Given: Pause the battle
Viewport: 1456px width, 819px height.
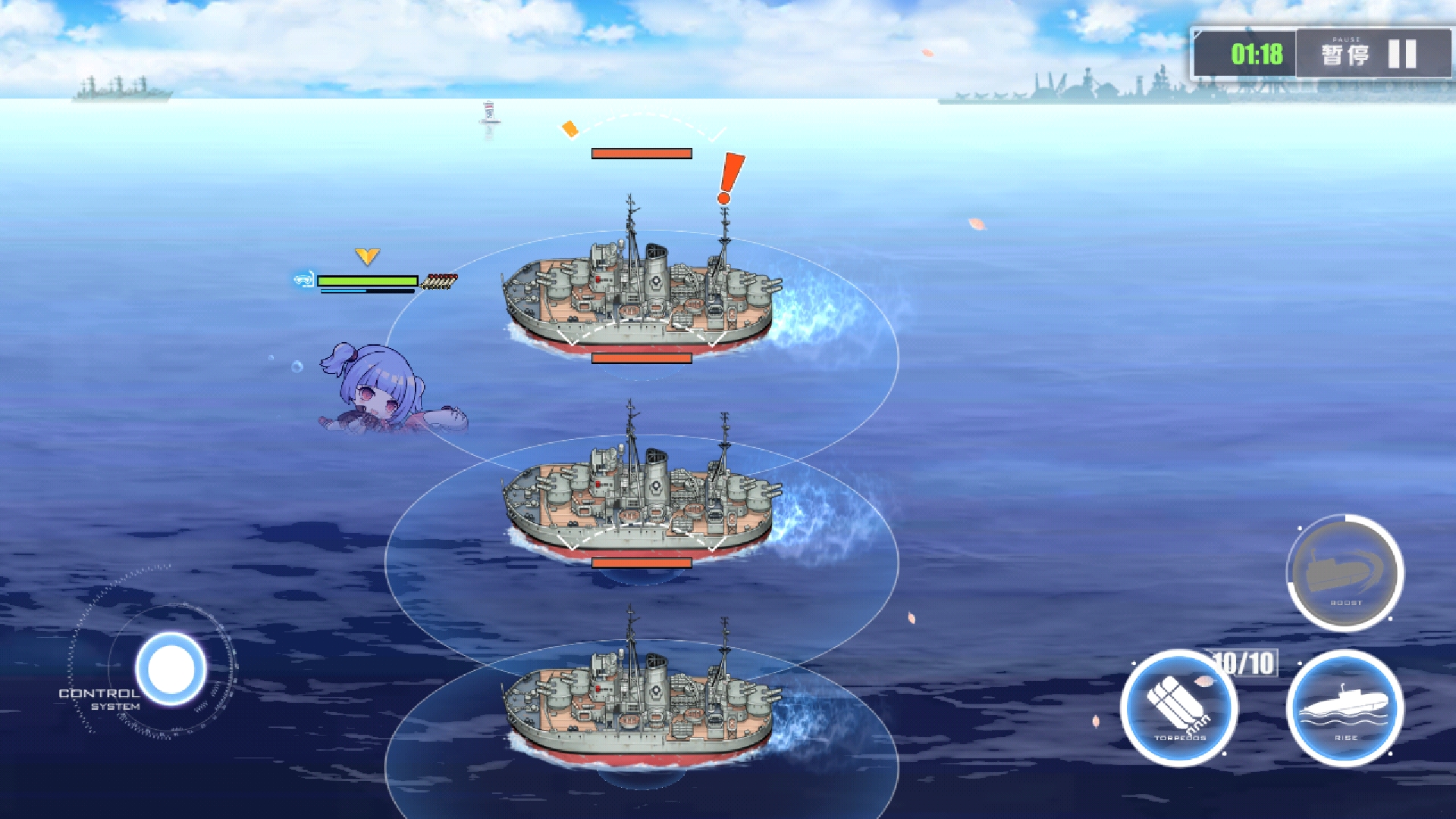Looking at the screenshot, I should 1371,55.
